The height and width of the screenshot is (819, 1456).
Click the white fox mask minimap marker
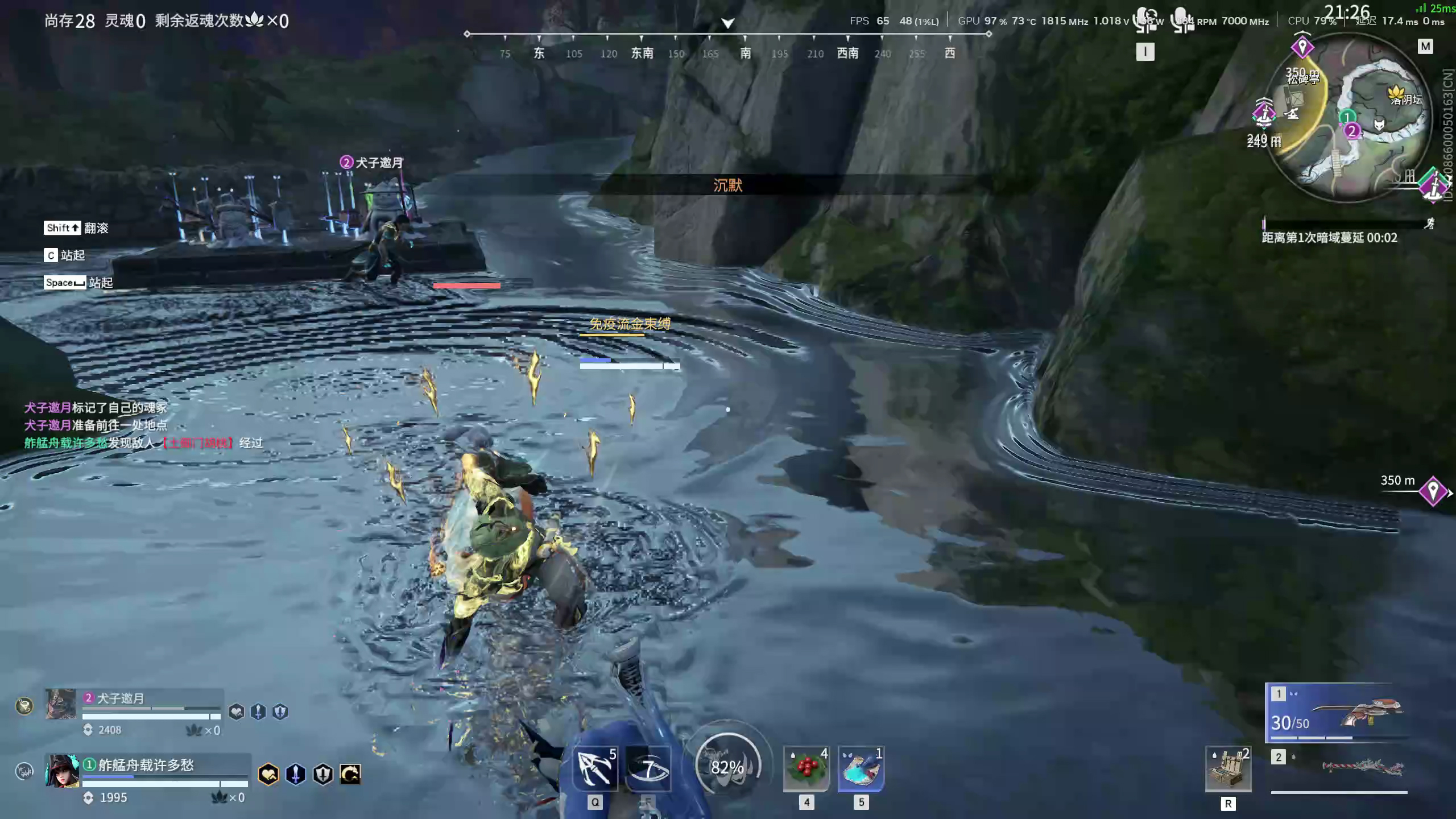[1379, 124]
